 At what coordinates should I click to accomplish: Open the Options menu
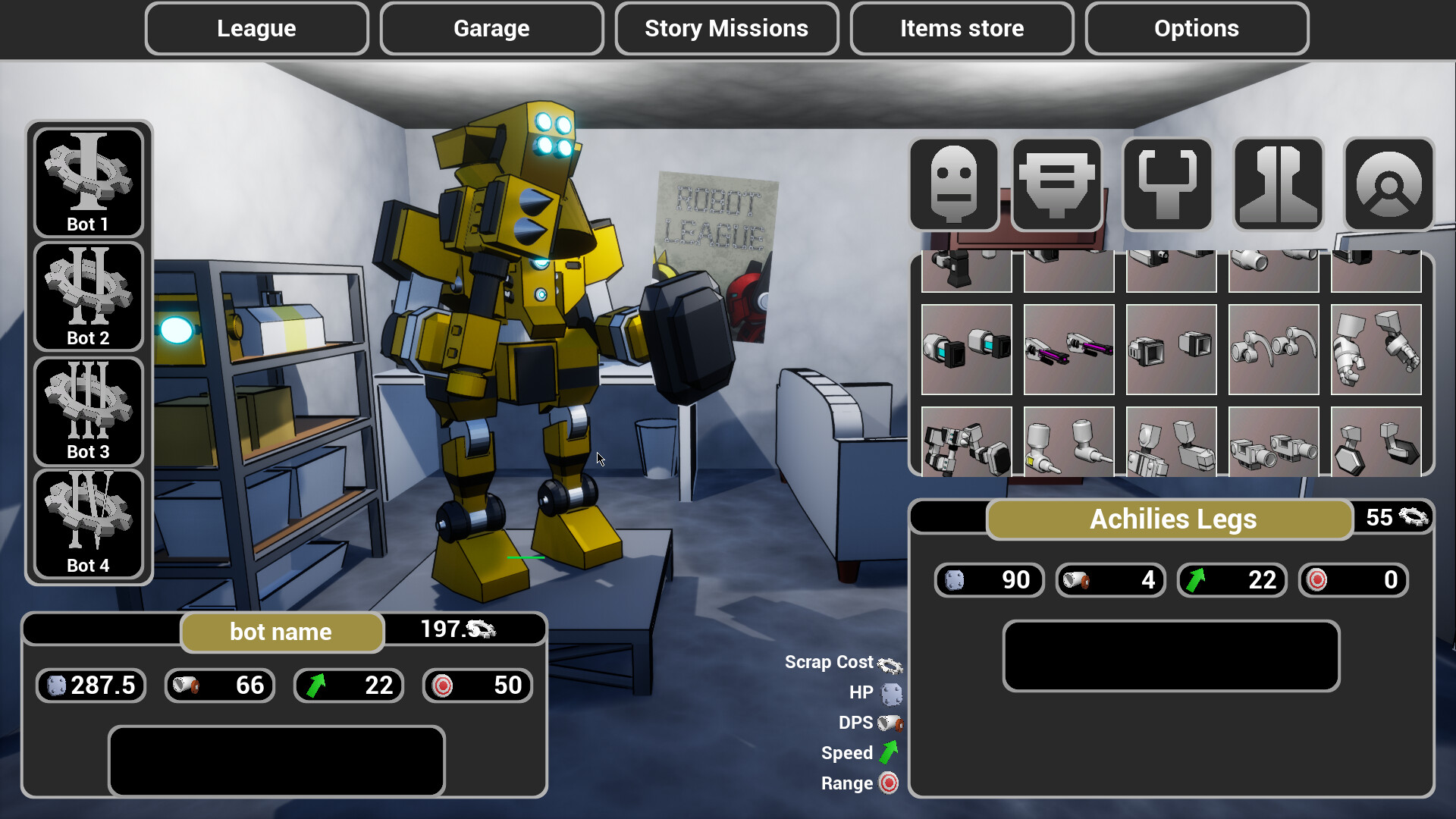click(1197, 28)
